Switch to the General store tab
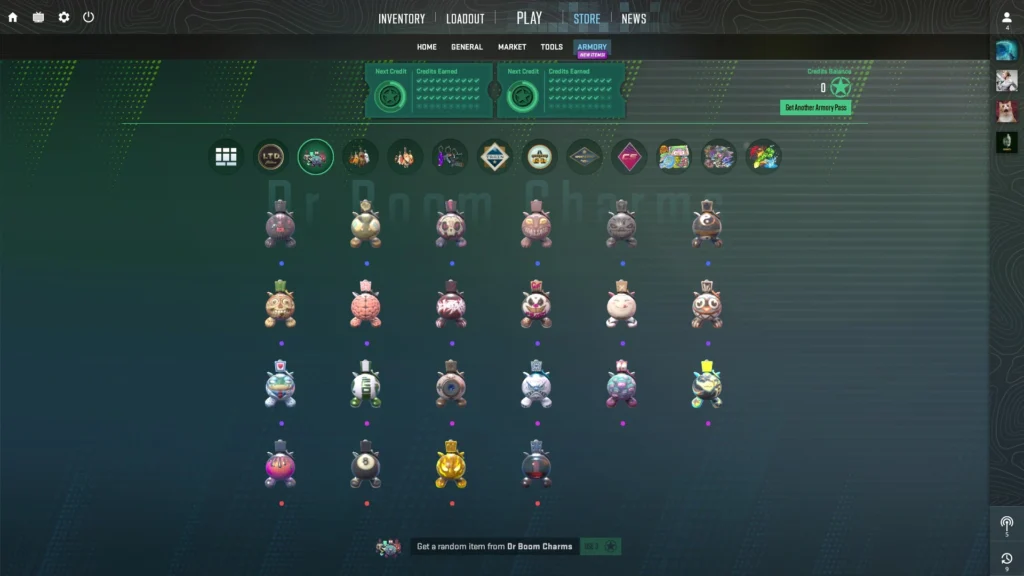1024x576 pixels. click(x=467, y=47)
